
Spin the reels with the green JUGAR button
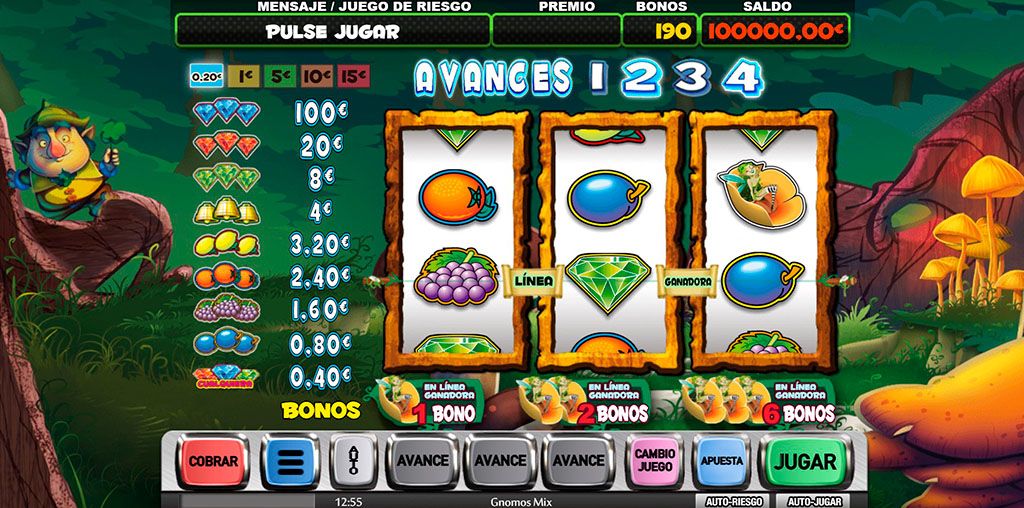tap(804, 461)
